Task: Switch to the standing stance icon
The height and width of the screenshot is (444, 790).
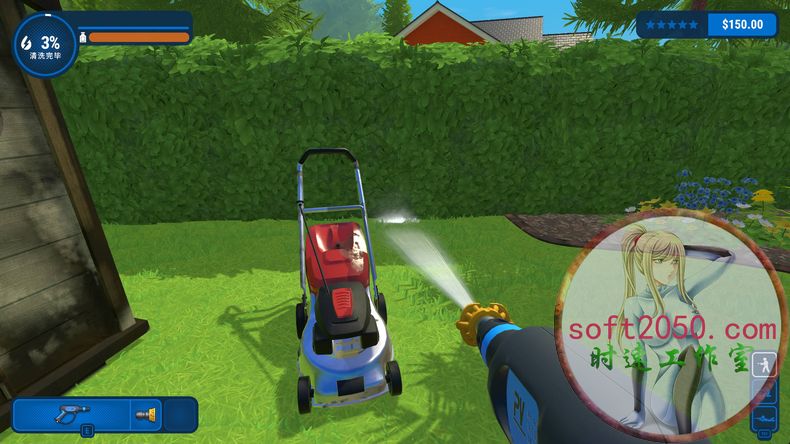Action: 764,364
